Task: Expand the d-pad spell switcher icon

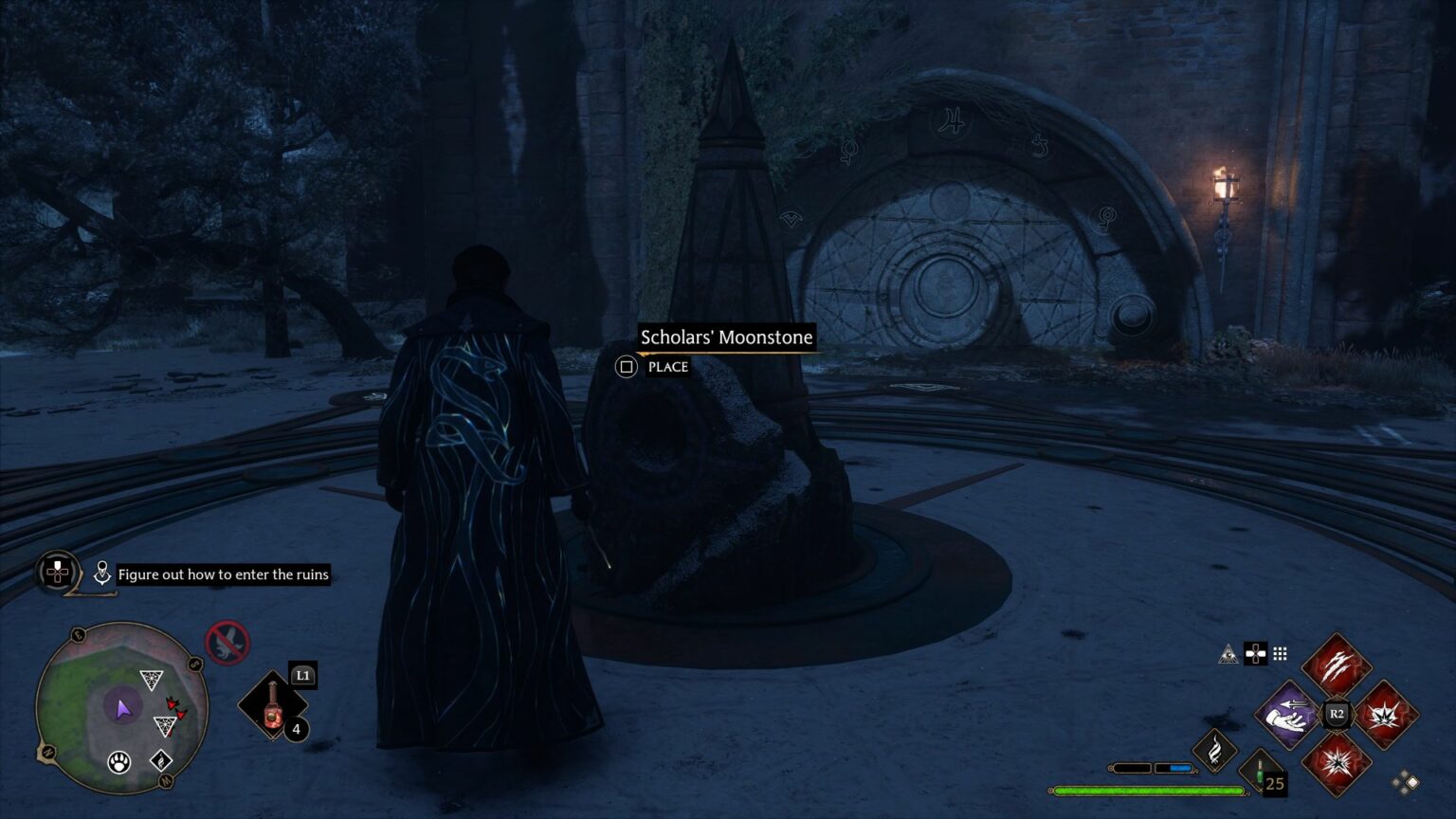Action: click(1256, 654)
